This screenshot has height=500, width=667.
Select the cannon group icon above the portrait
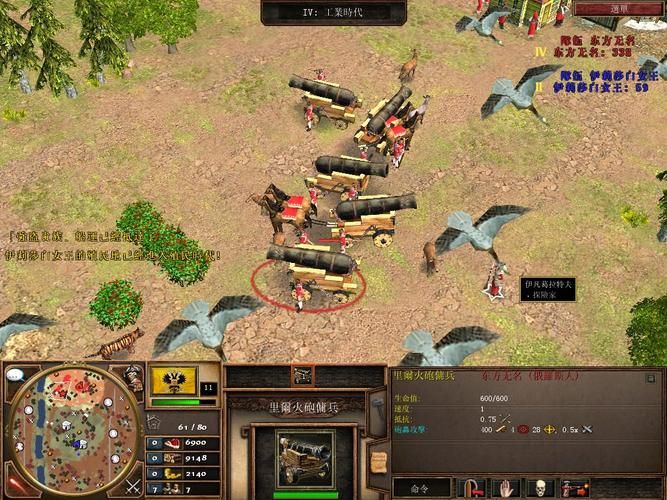pos(303,375)
